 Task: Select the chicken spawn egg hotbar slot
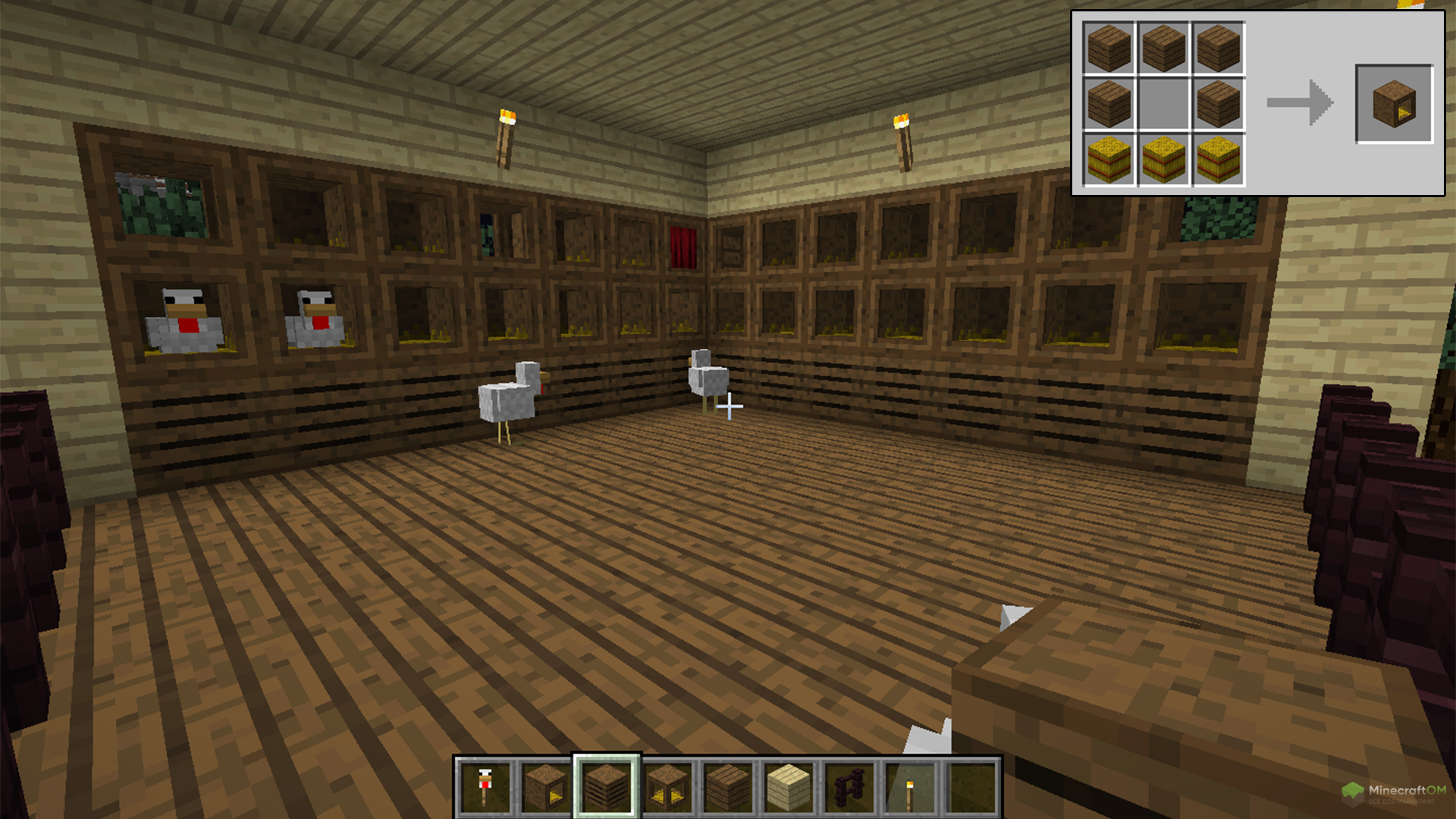click(485, 787)
